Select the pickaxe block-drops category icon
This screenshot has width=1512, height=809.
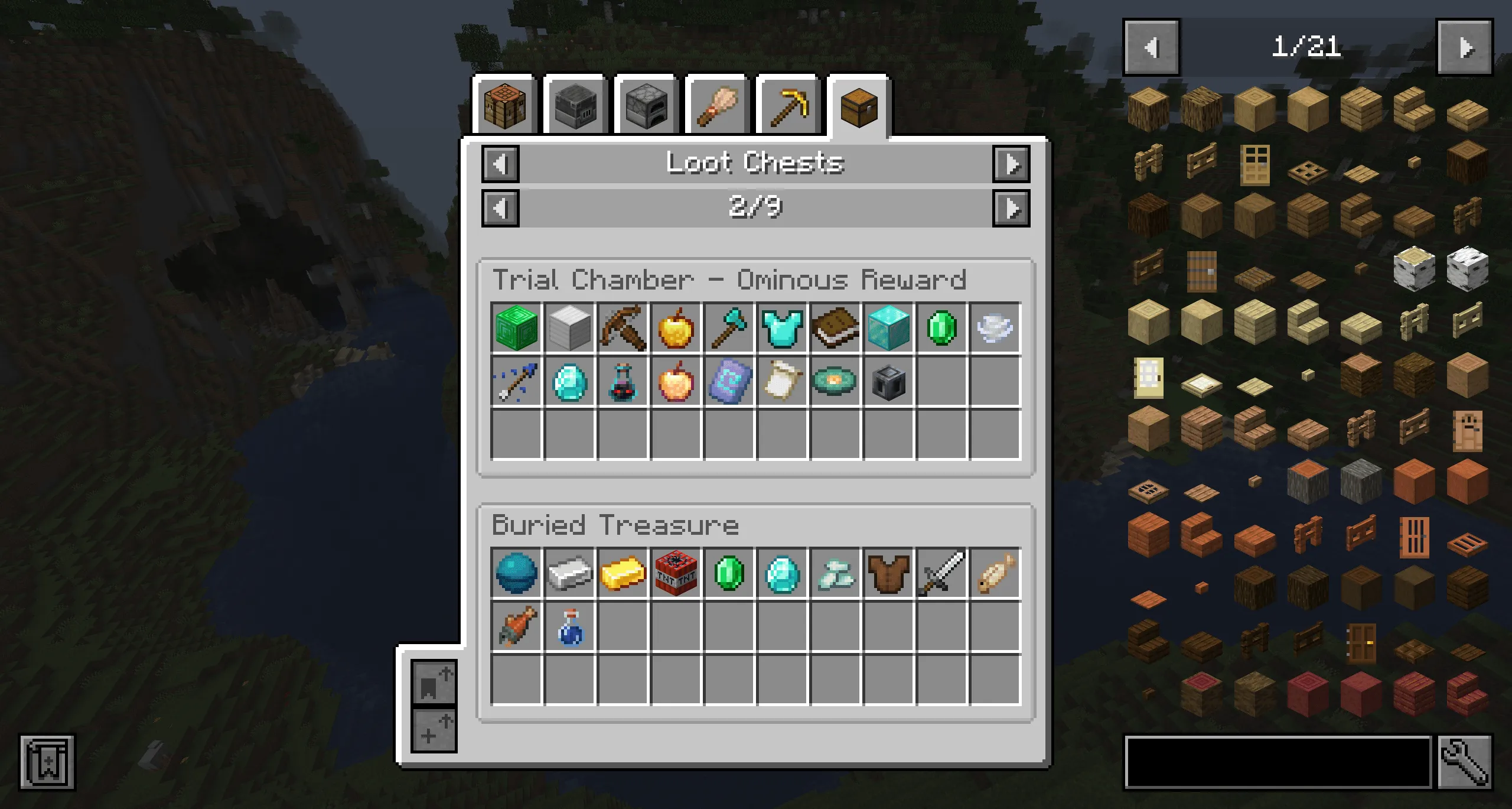point(787,106)
